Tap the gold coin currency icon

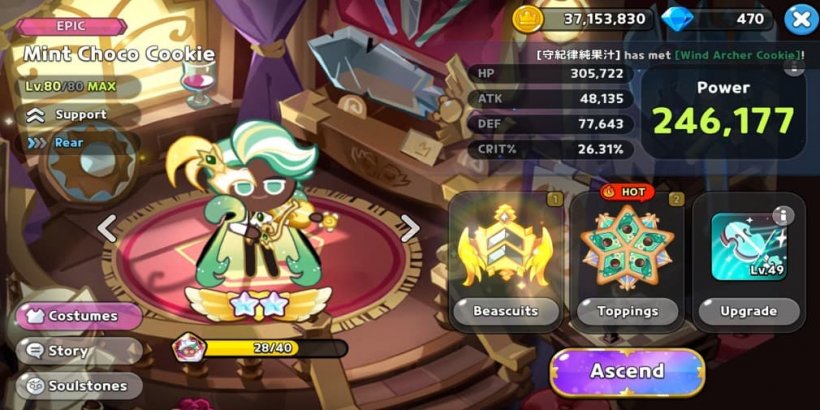pos(526,18)
